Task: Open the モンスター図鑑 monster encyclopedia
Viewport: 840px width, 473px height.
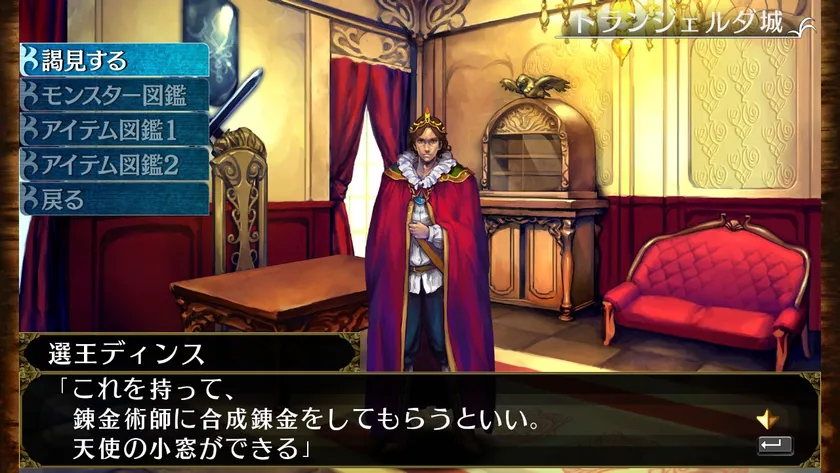Action: [x=114, y=95]
